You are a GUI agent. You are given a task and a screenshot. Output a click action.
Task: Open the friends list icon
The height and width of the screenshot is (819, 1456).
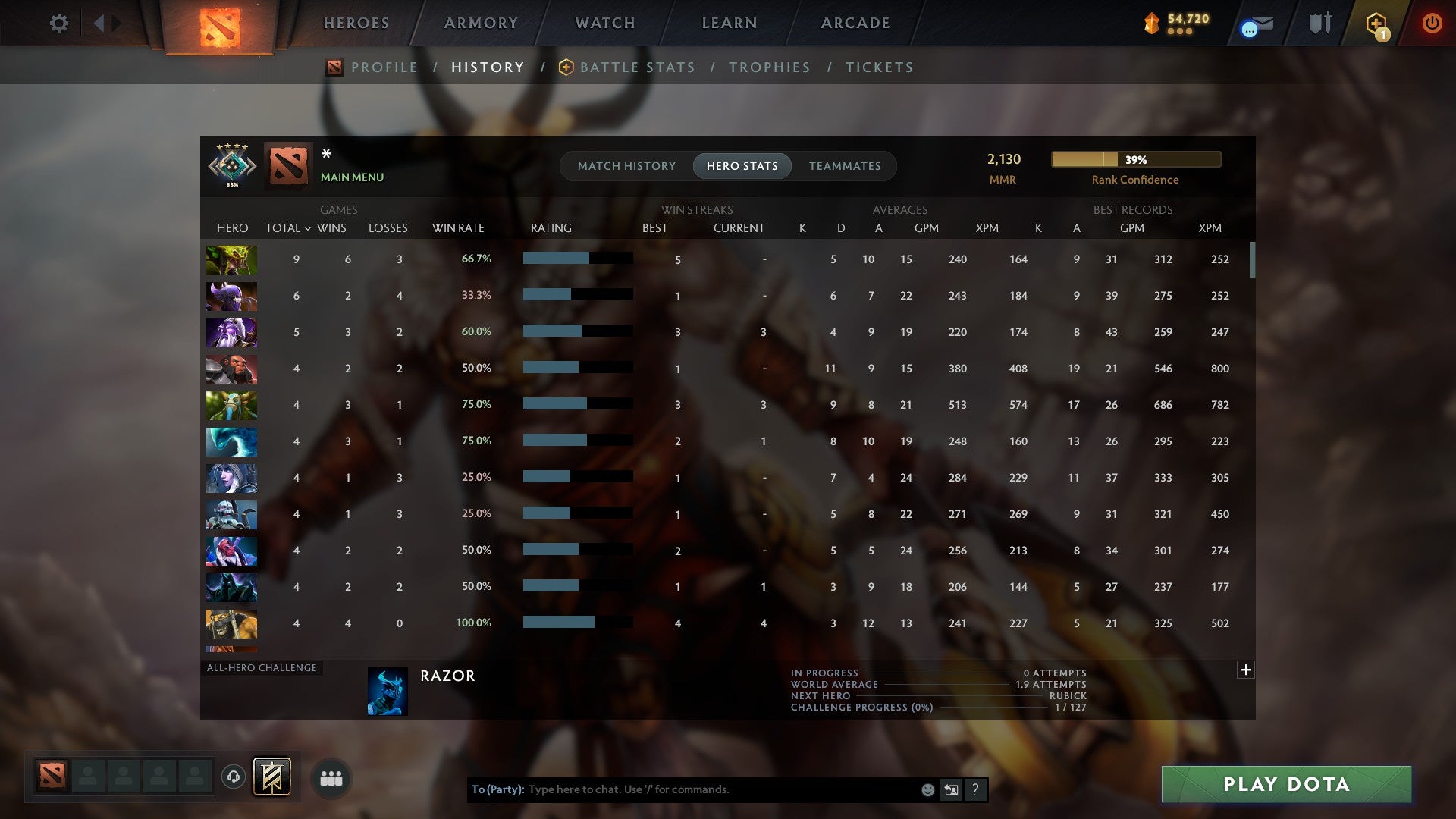click(331, 777)
